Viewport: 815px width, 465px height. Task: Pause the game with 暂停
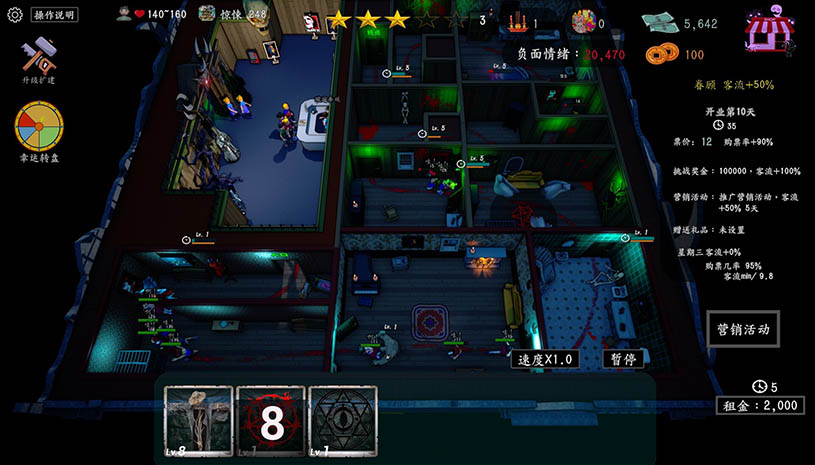click(622, 359)
